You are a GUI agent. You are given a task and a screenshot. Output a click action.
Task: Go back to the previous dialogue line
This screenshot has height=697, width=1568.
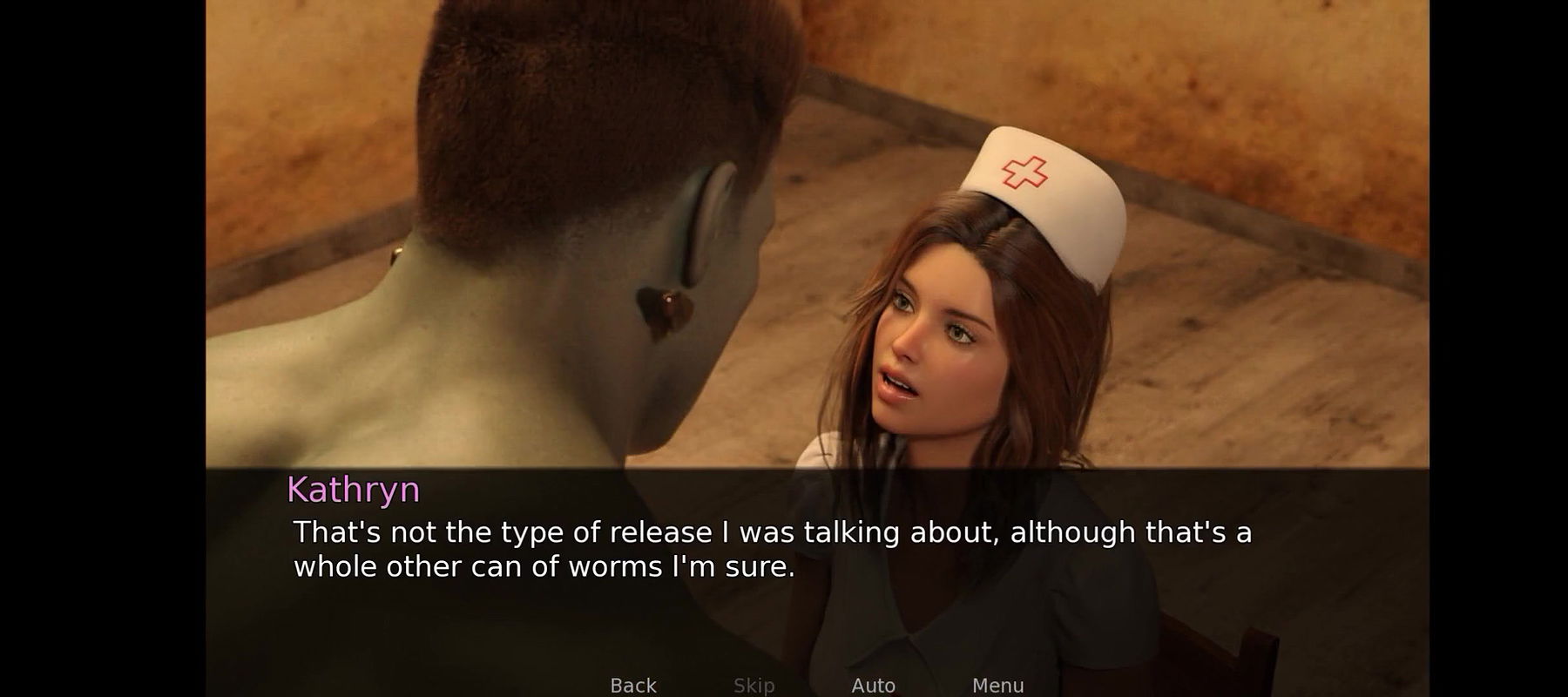click(633, 685)
